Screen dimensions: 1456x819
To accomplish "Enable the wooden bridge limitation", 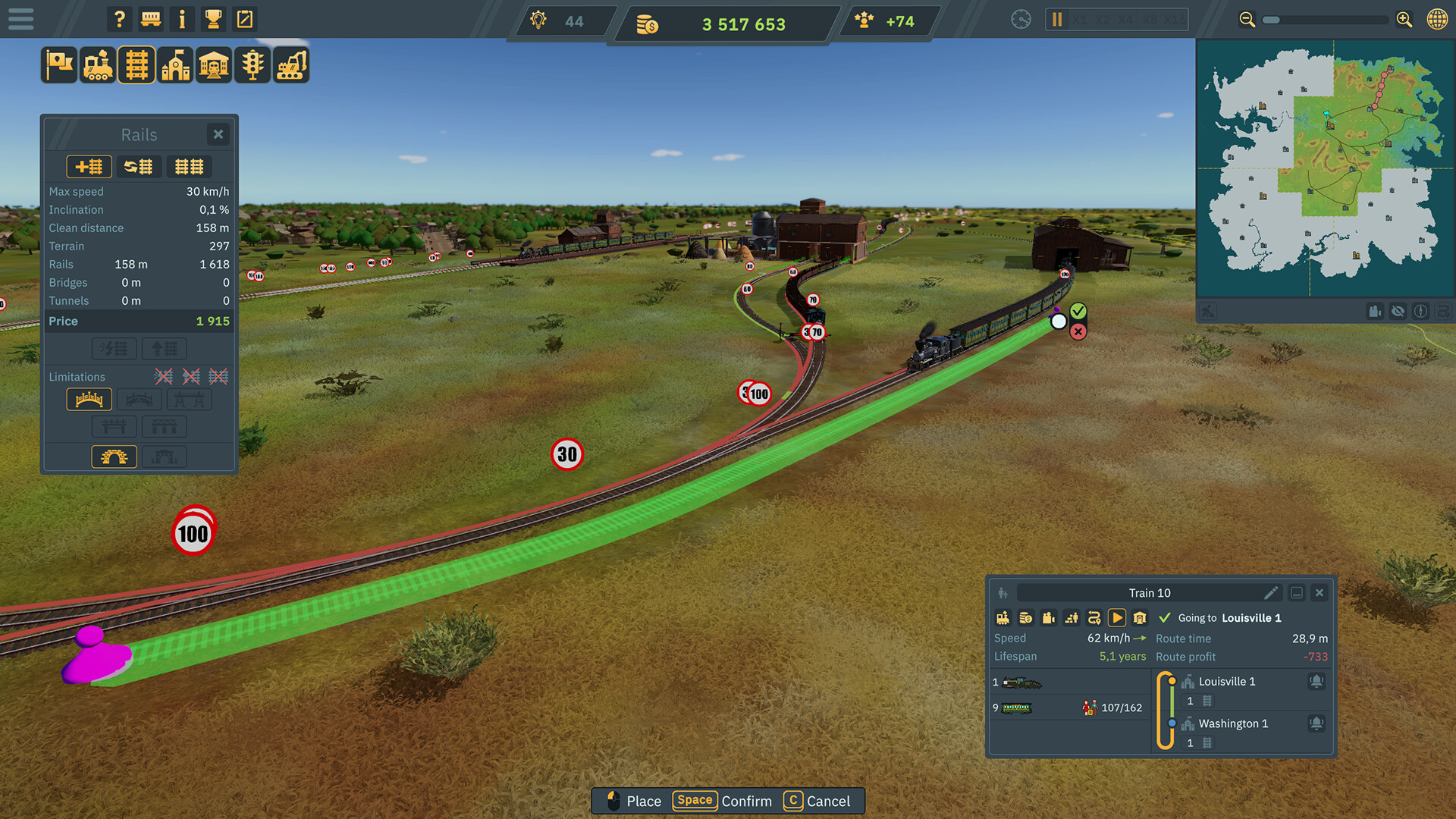I will [89, 399].
